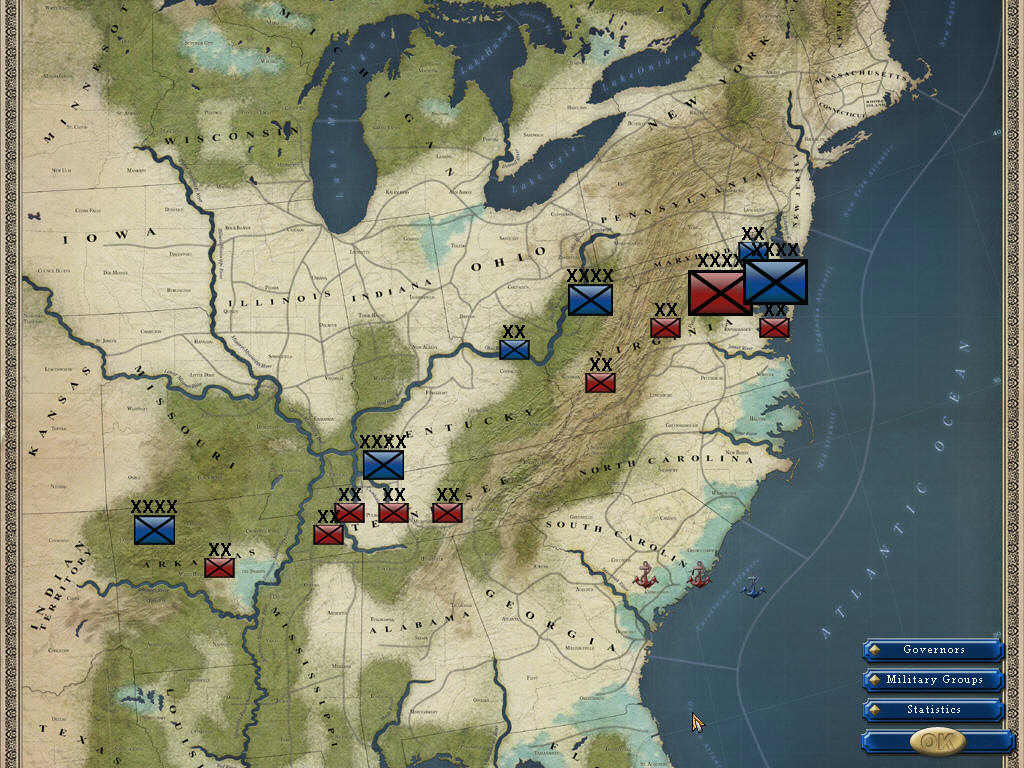This screenshot has height=768, width=1024.
Task: Select the red XX division in Arkansas
Action: tap(219, 567)
